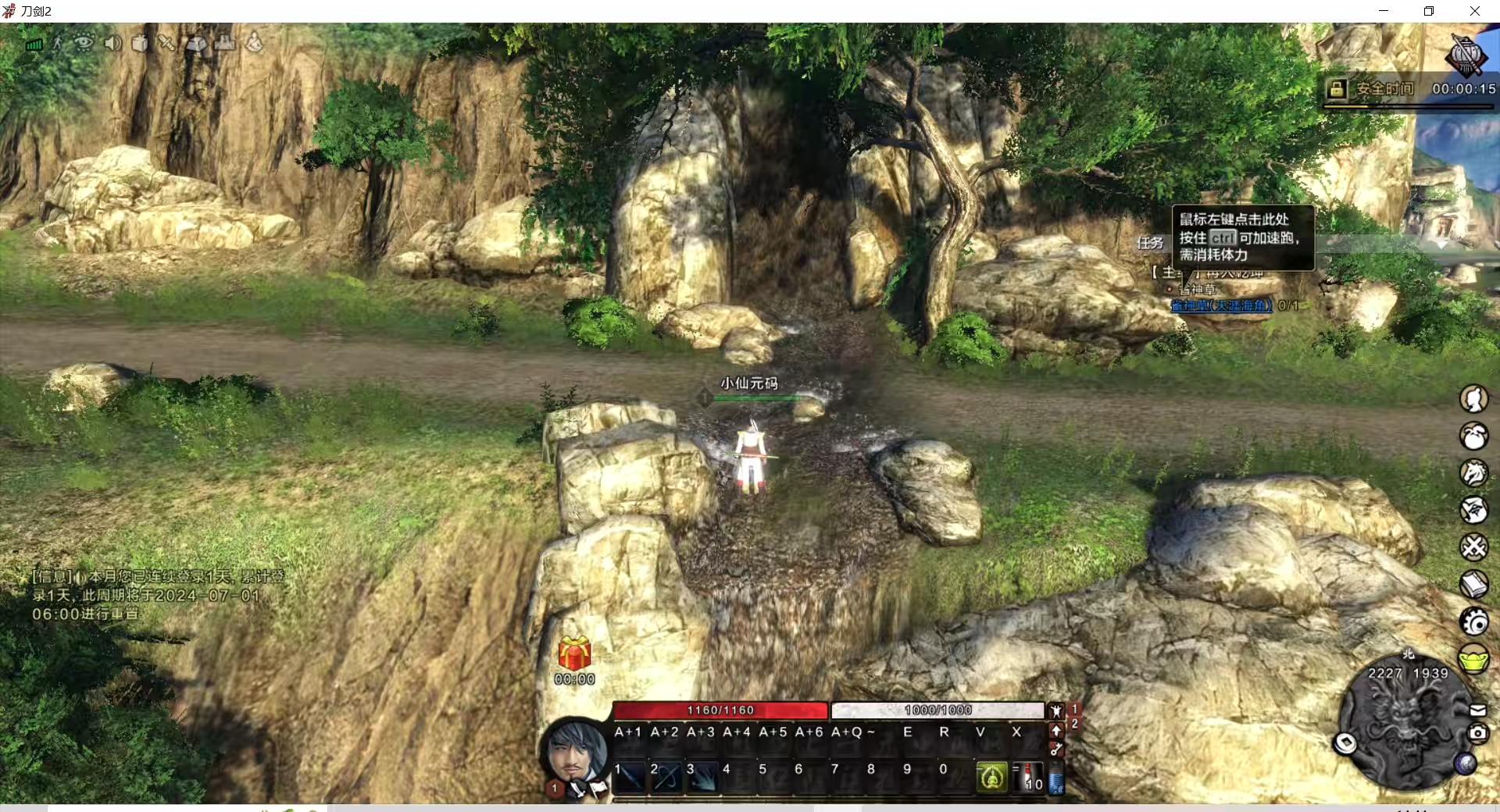The height and width of the screenshot is (812, 1500).
Task: Click the camera screenshot icon
Action: [1477, 733]
